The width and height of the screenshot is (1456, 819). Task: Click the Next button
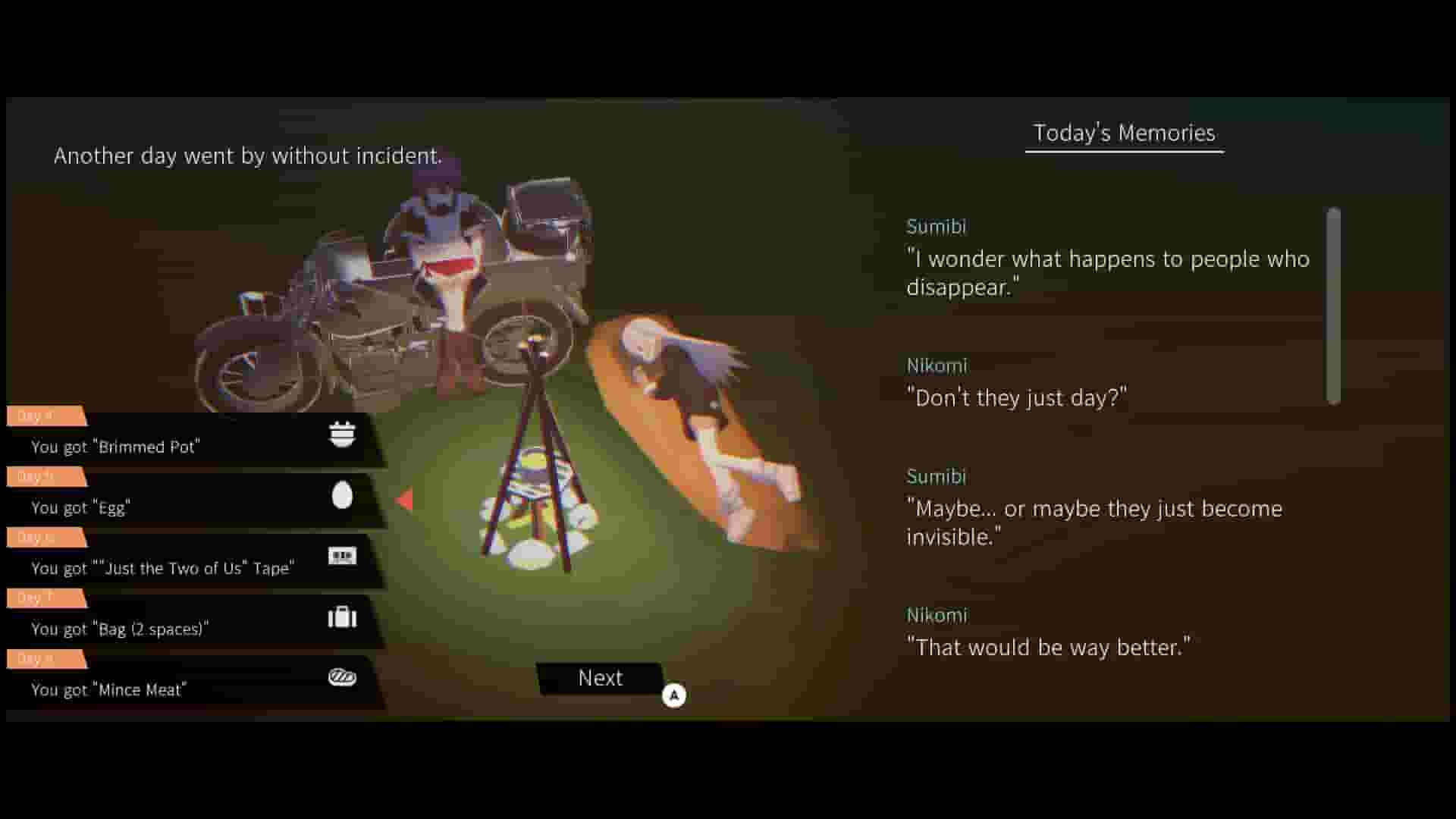(x=600, y=678)
